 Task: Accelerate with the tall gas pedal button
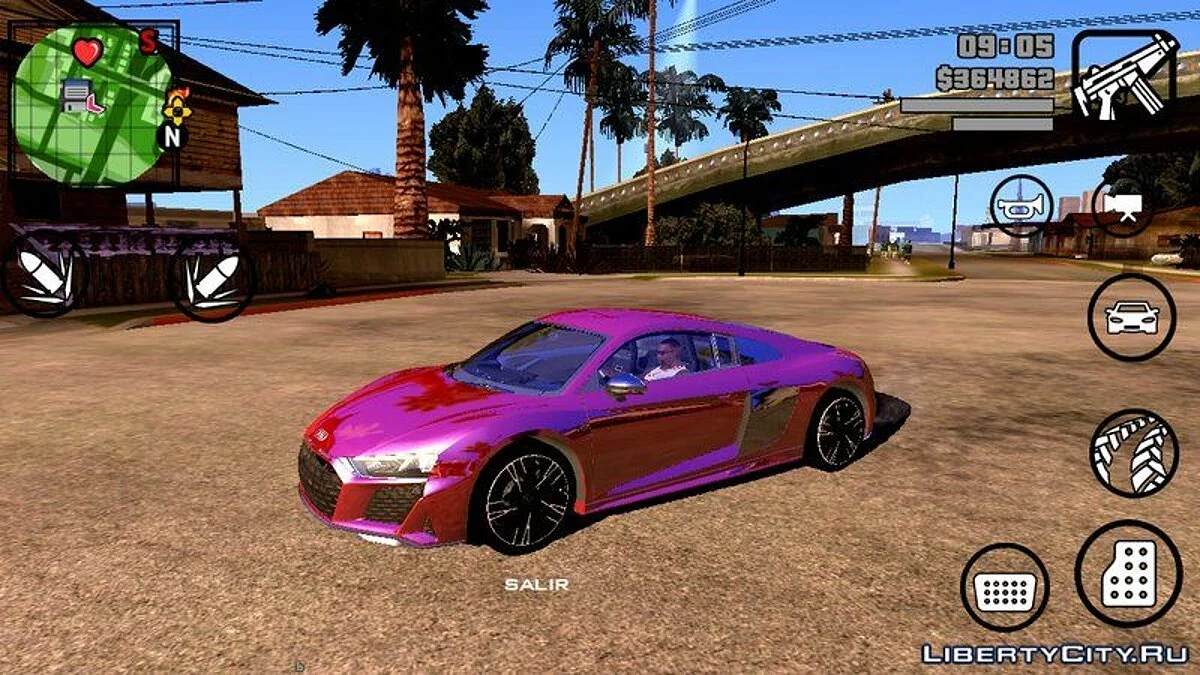(x=1128, y=575)
